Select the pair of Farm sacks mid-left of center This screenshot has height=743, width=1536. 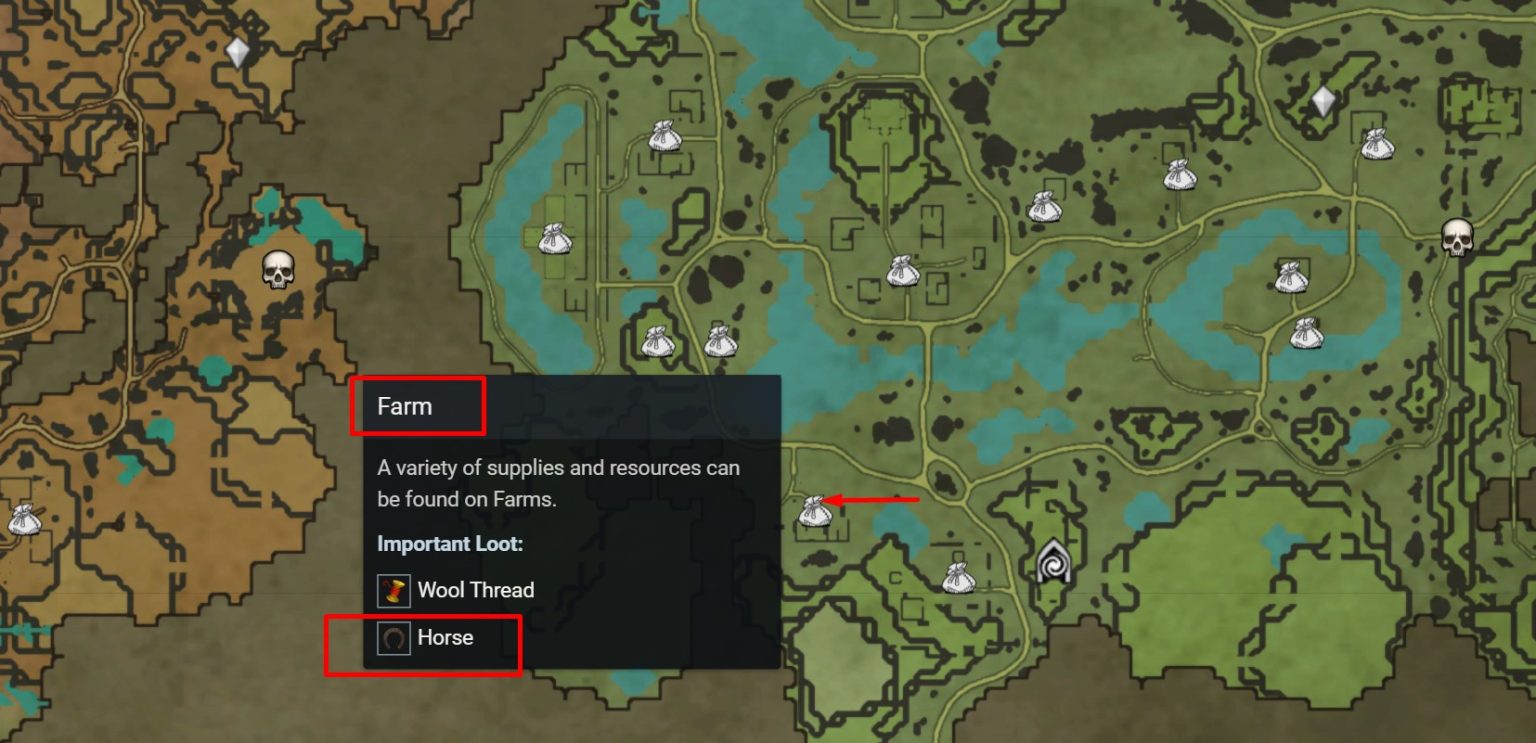click(x=657, y=343)
